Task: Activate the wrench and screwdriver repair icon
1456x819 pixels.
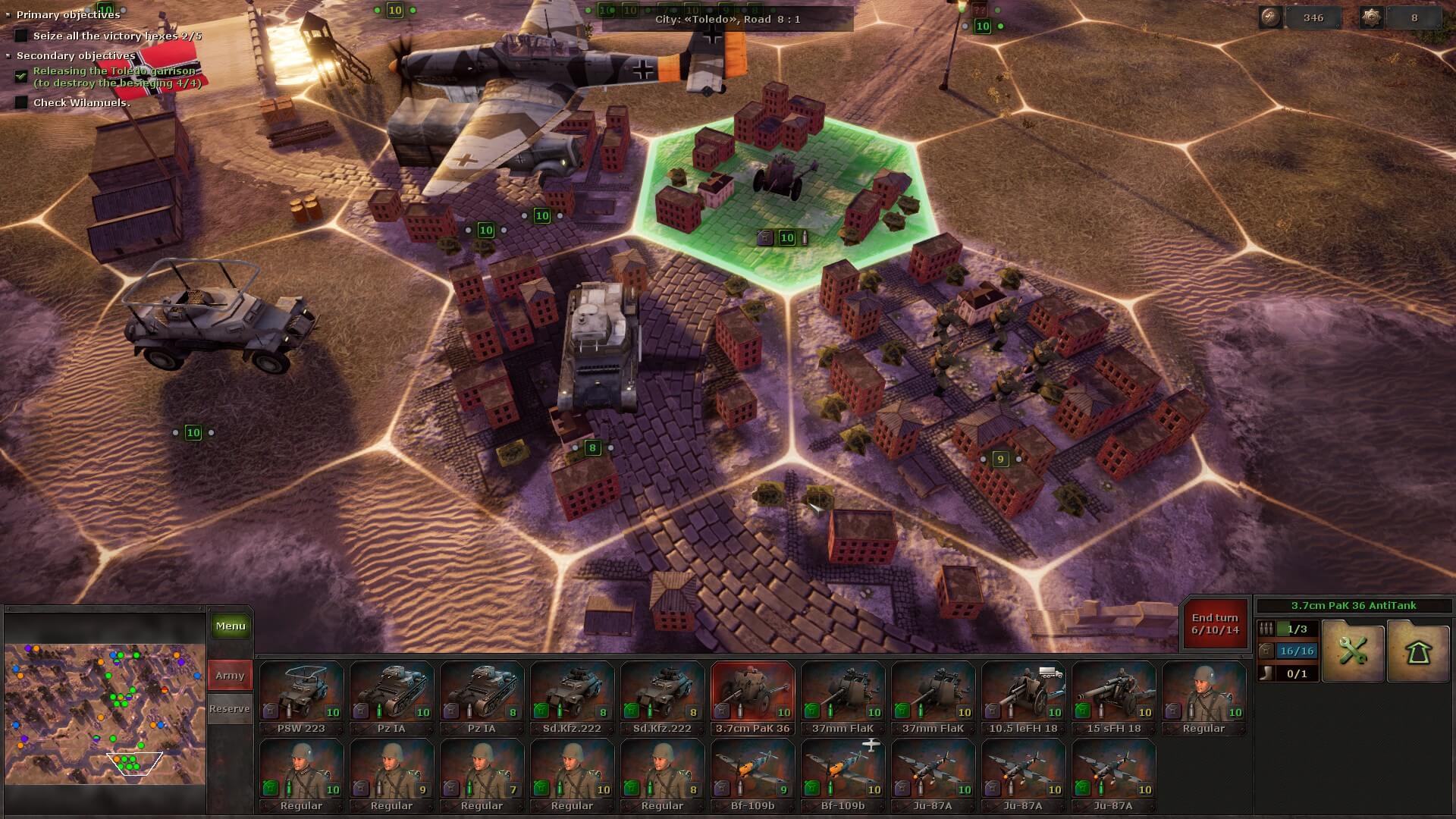Action: (1353, 651)
